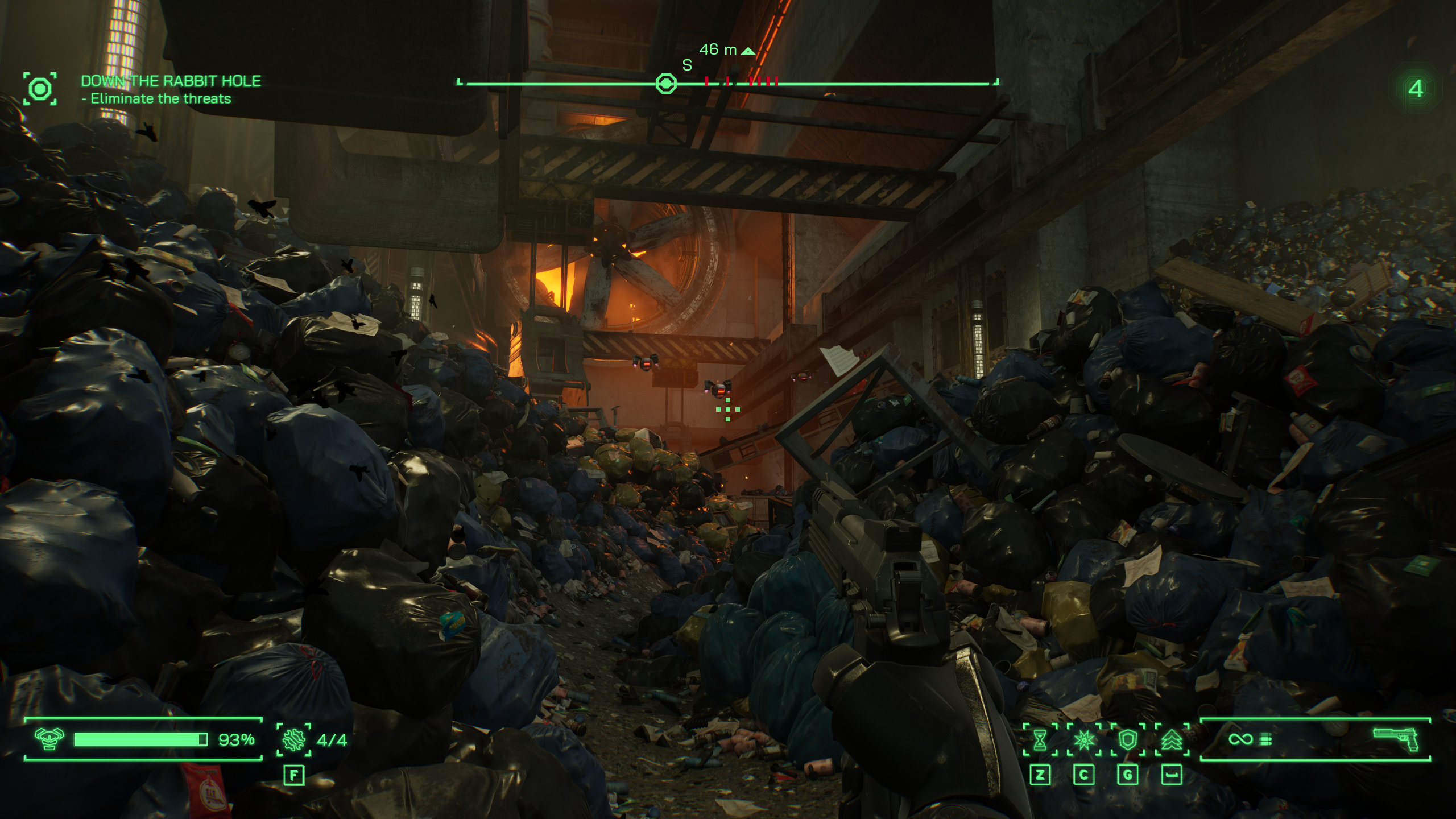Activate the hourglass slow-motion ability
1456x819 pixels.
click(1040, 739)
